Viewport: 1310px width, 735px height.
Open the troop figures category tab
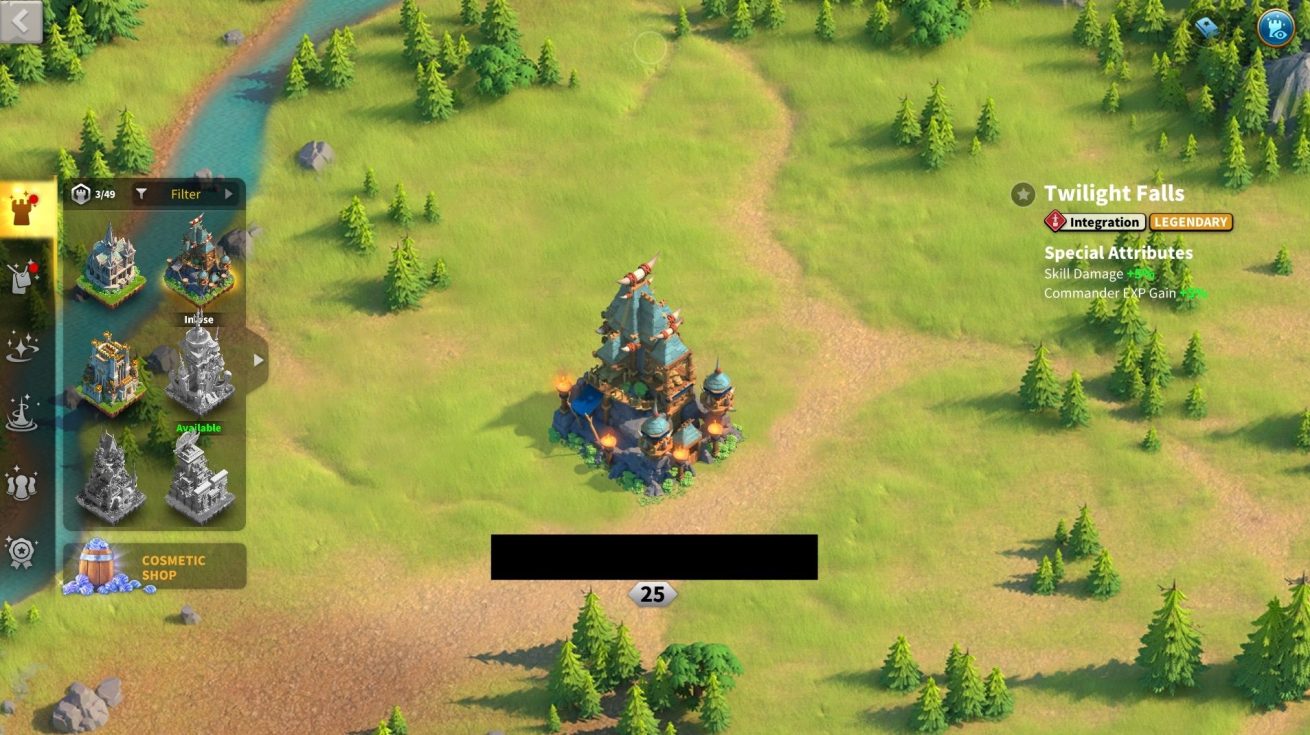(x=22, y=483)
